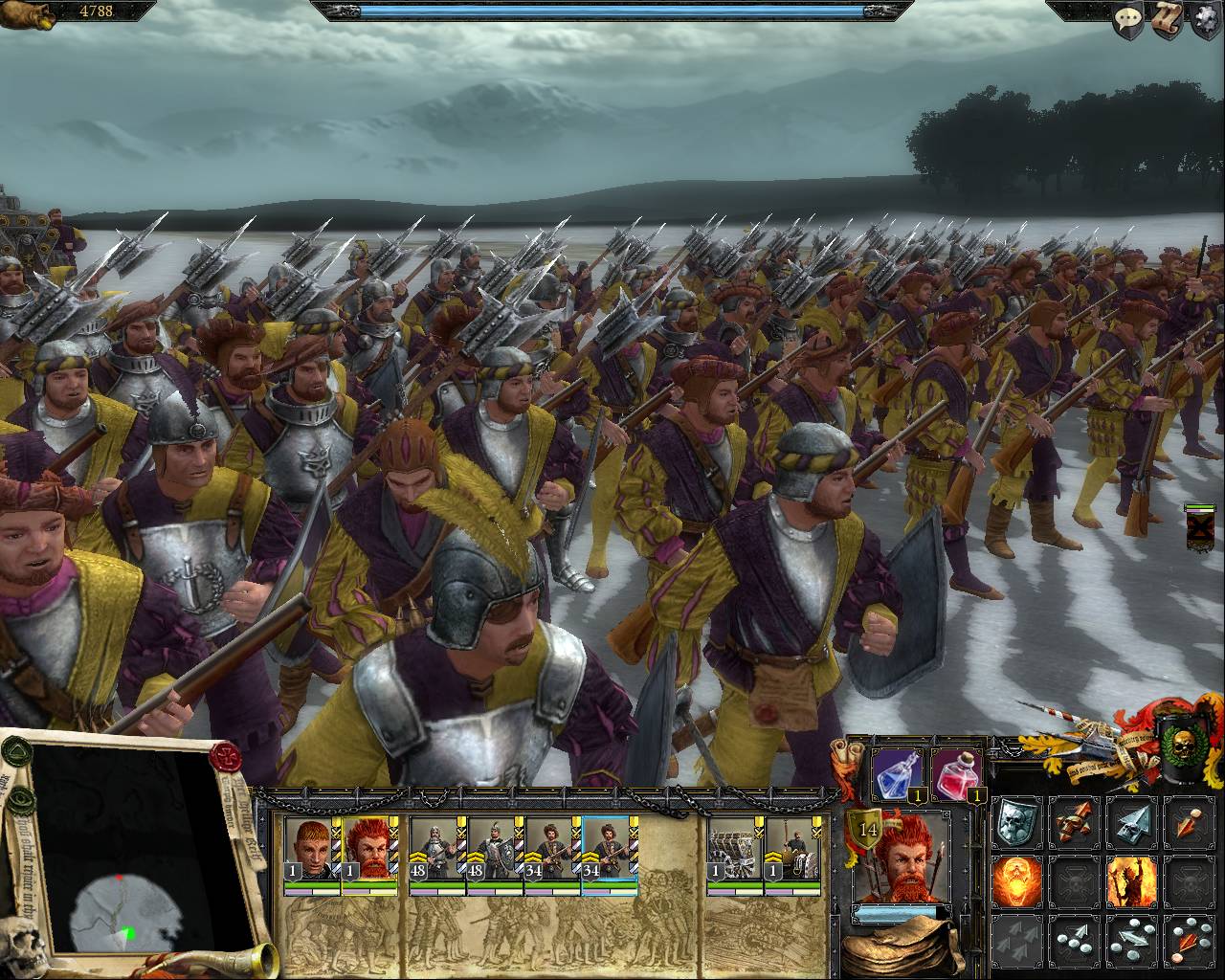Open the chat speech bubble icon

pyautogui.click(x=1130, y=19)
